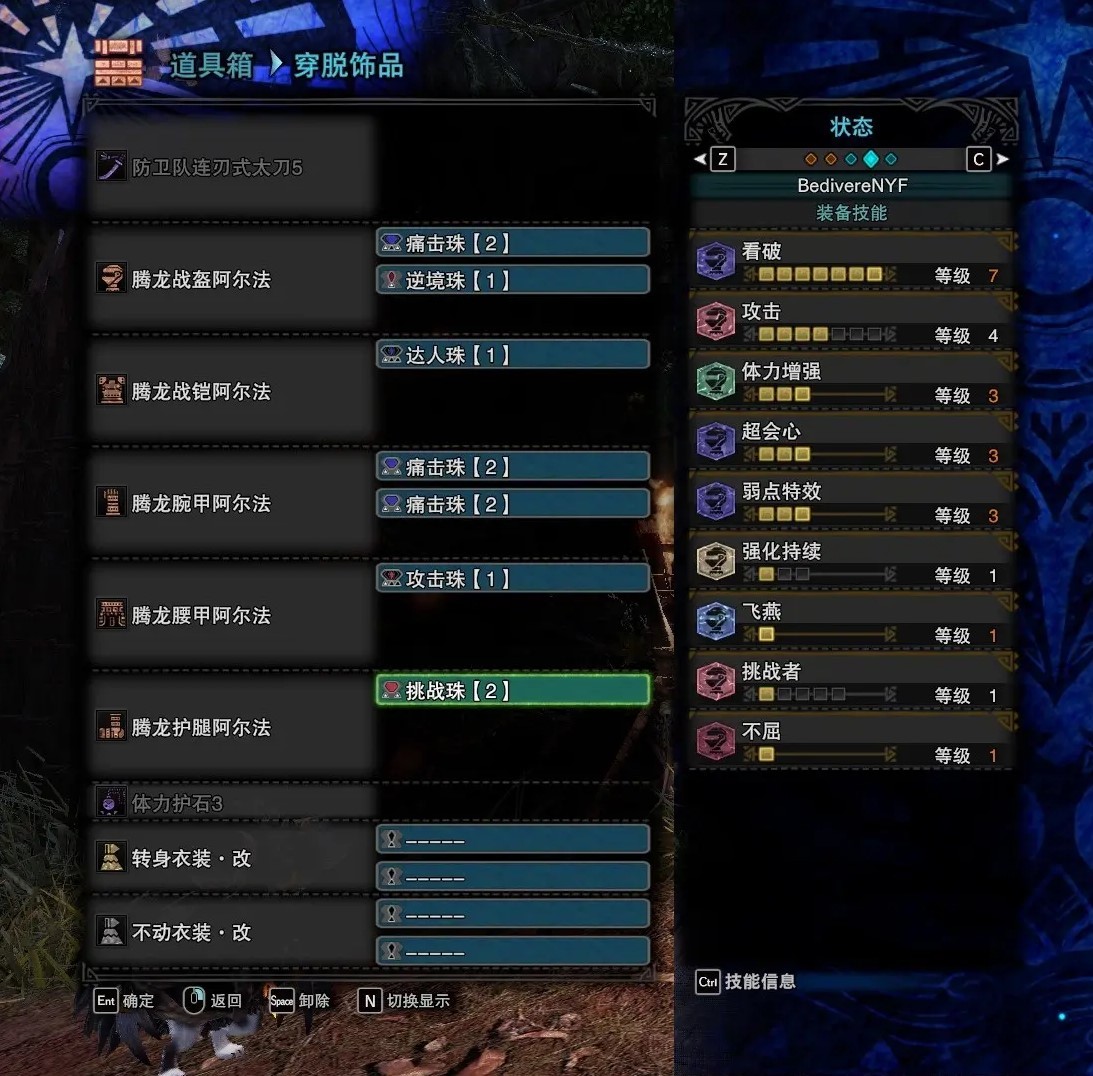Select the 攻击珠【1】 decoration slot
Image resolution: width=1093 pixels, height=1076 pixels.
pyautogui.click(x=512, y=578)
